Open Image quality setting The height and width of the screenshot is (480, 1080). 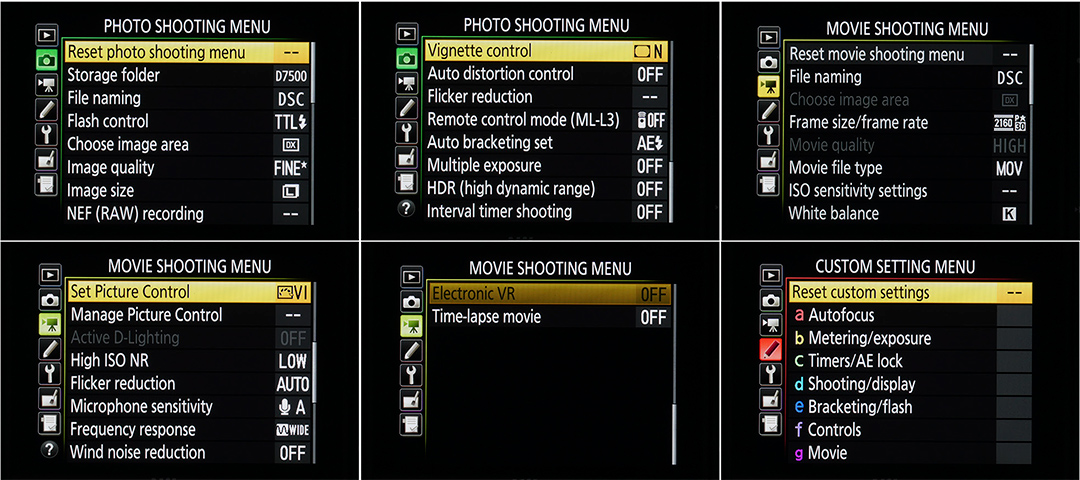(x=111, y=167)
